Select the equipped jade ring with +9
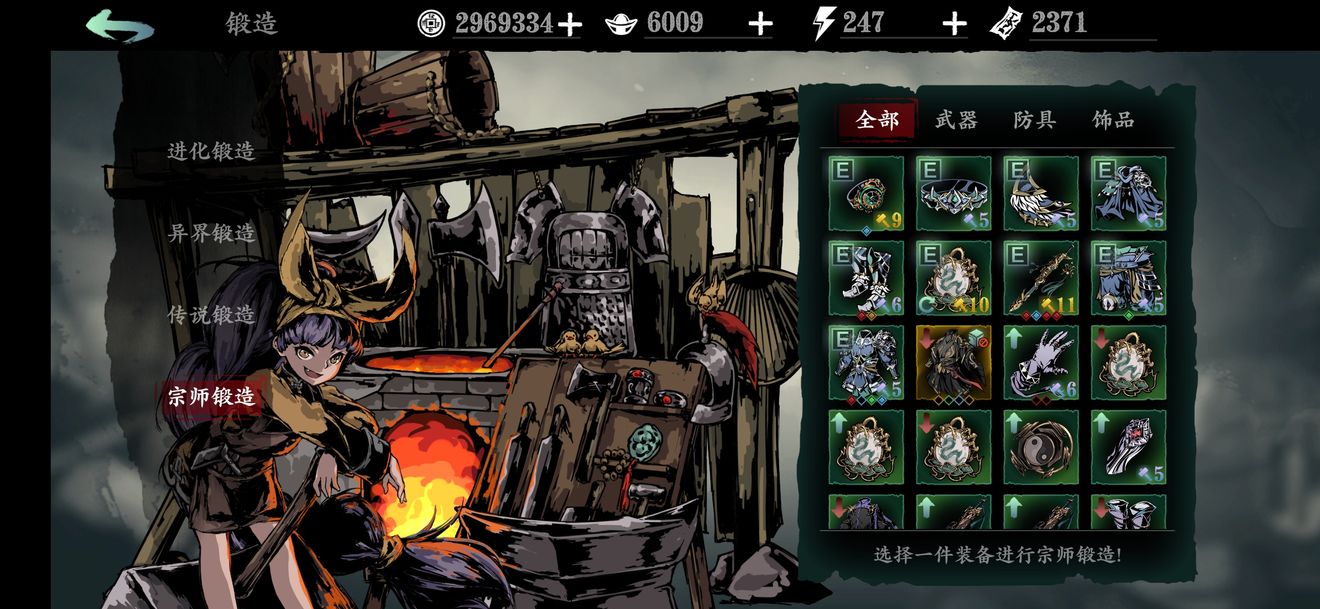1320x609 pixels. 866,194
